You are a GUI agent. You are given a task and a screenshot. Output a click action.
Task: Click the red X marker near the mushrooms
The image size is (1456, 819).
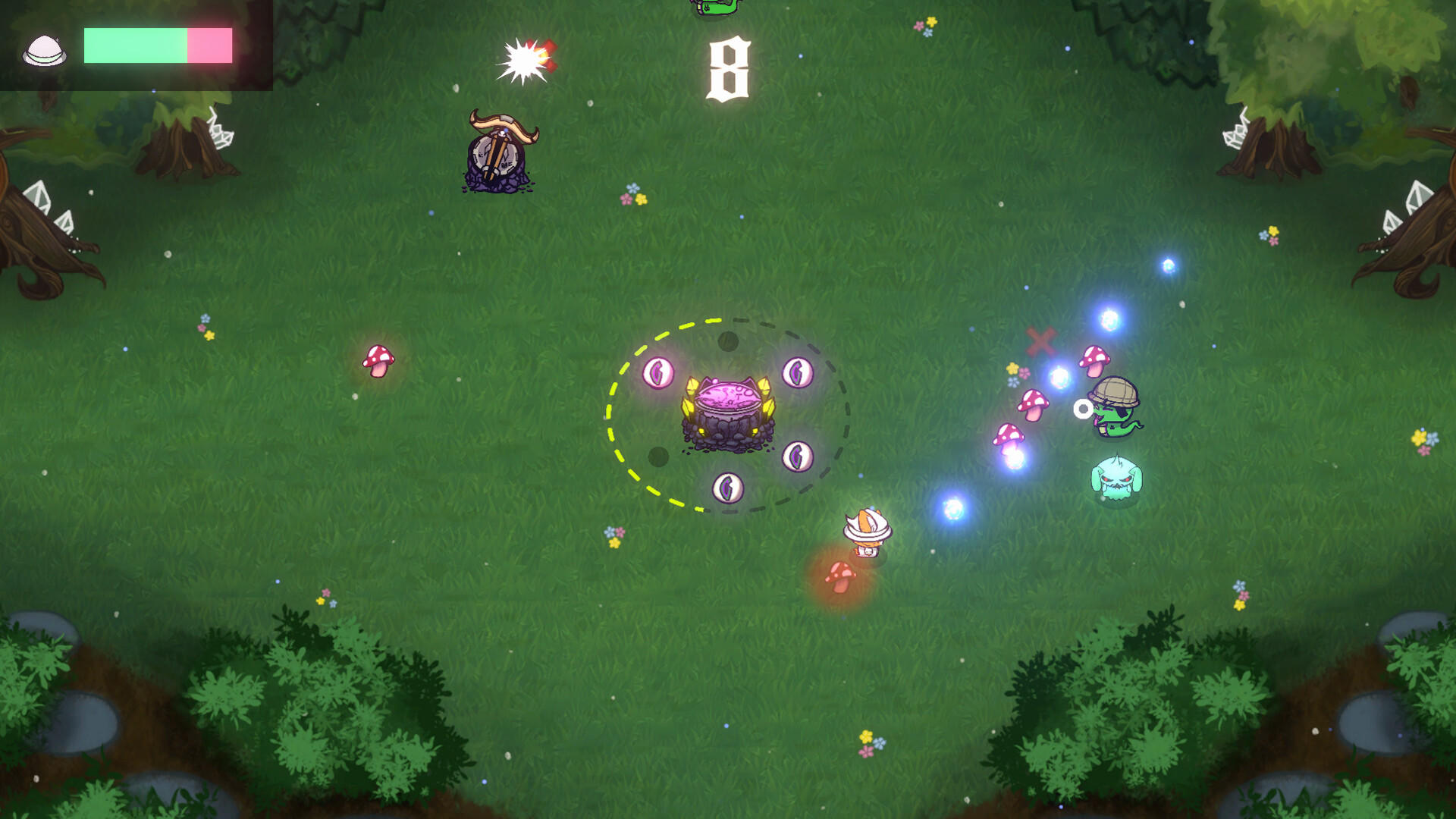coord(1043,341)
